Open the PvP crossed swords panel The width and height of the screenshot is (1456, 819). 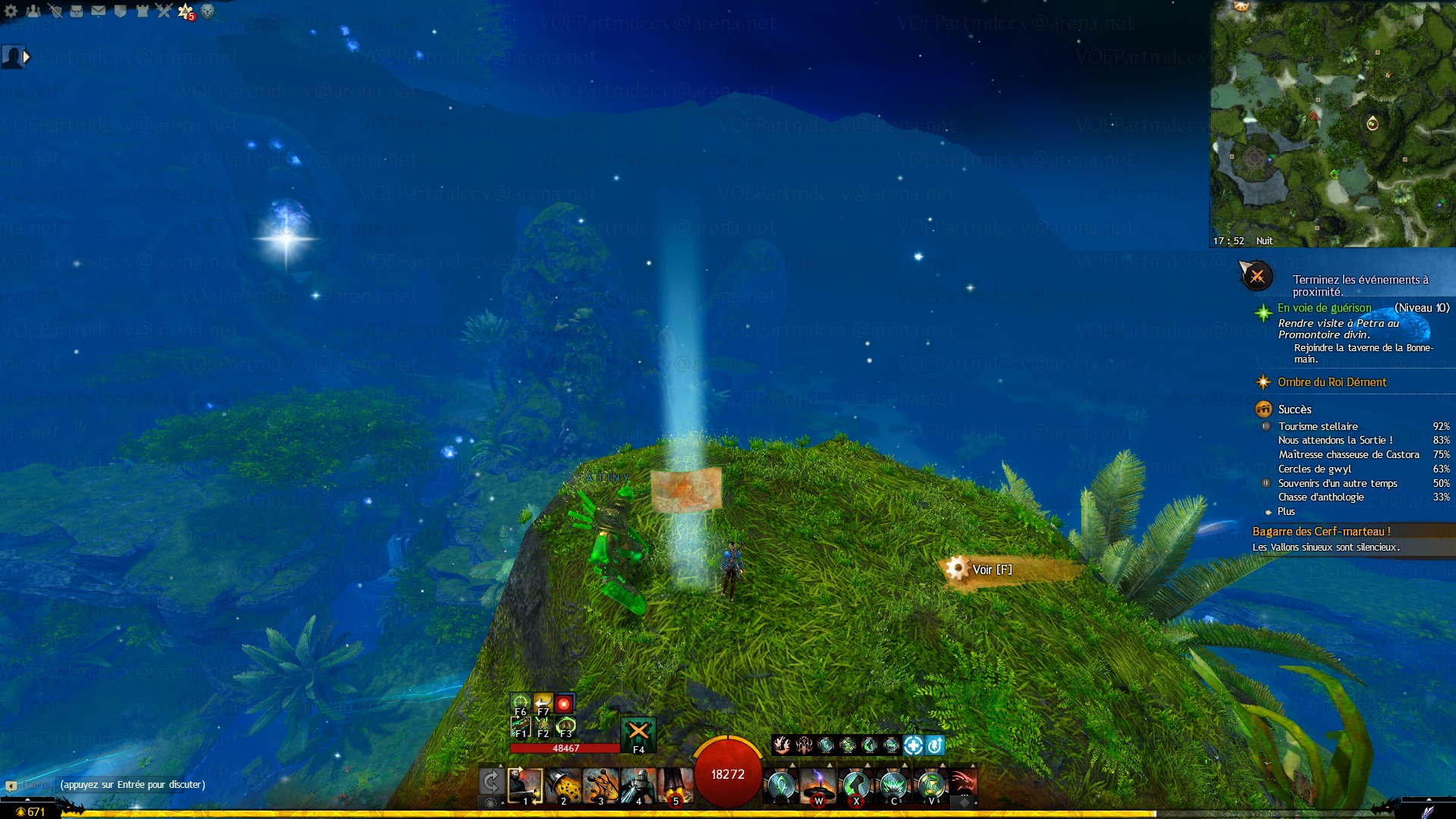[x=165, y=11]
